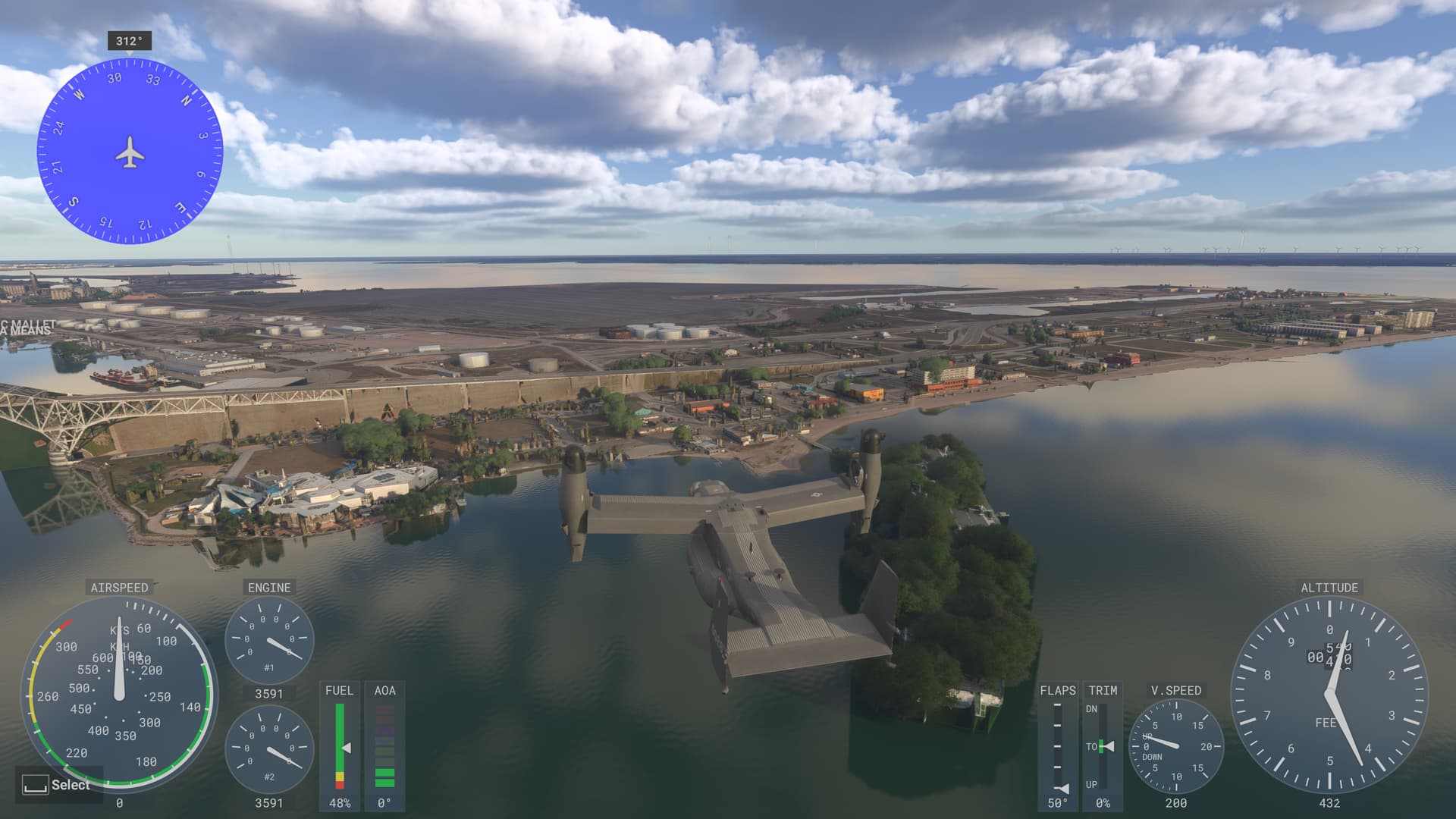This screenshot has height=819, width=1456.
Task: Click the TO marker on the TRIM gauge
Action: 1093,746
